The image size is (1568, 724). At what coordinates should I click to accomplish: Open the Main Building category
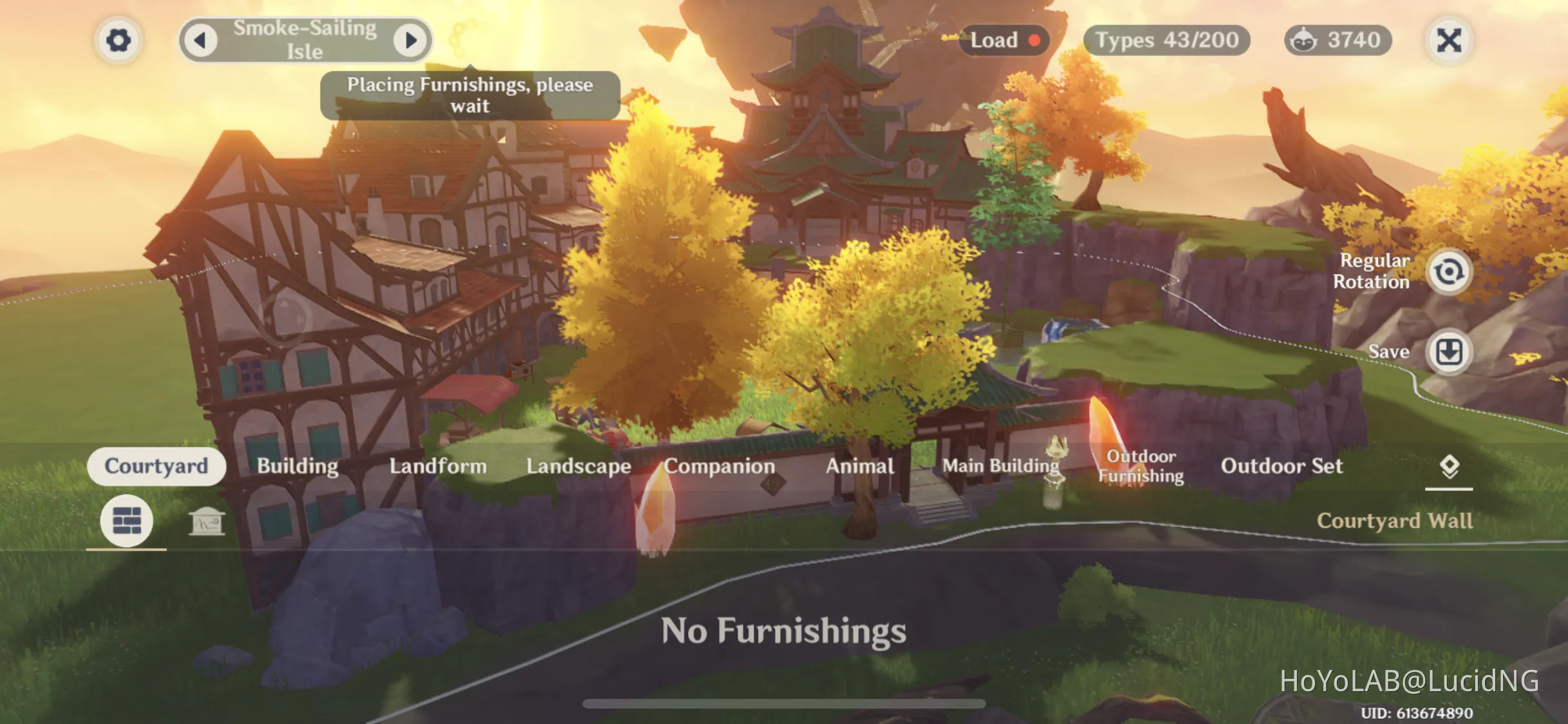click(x=1000, y=466)
